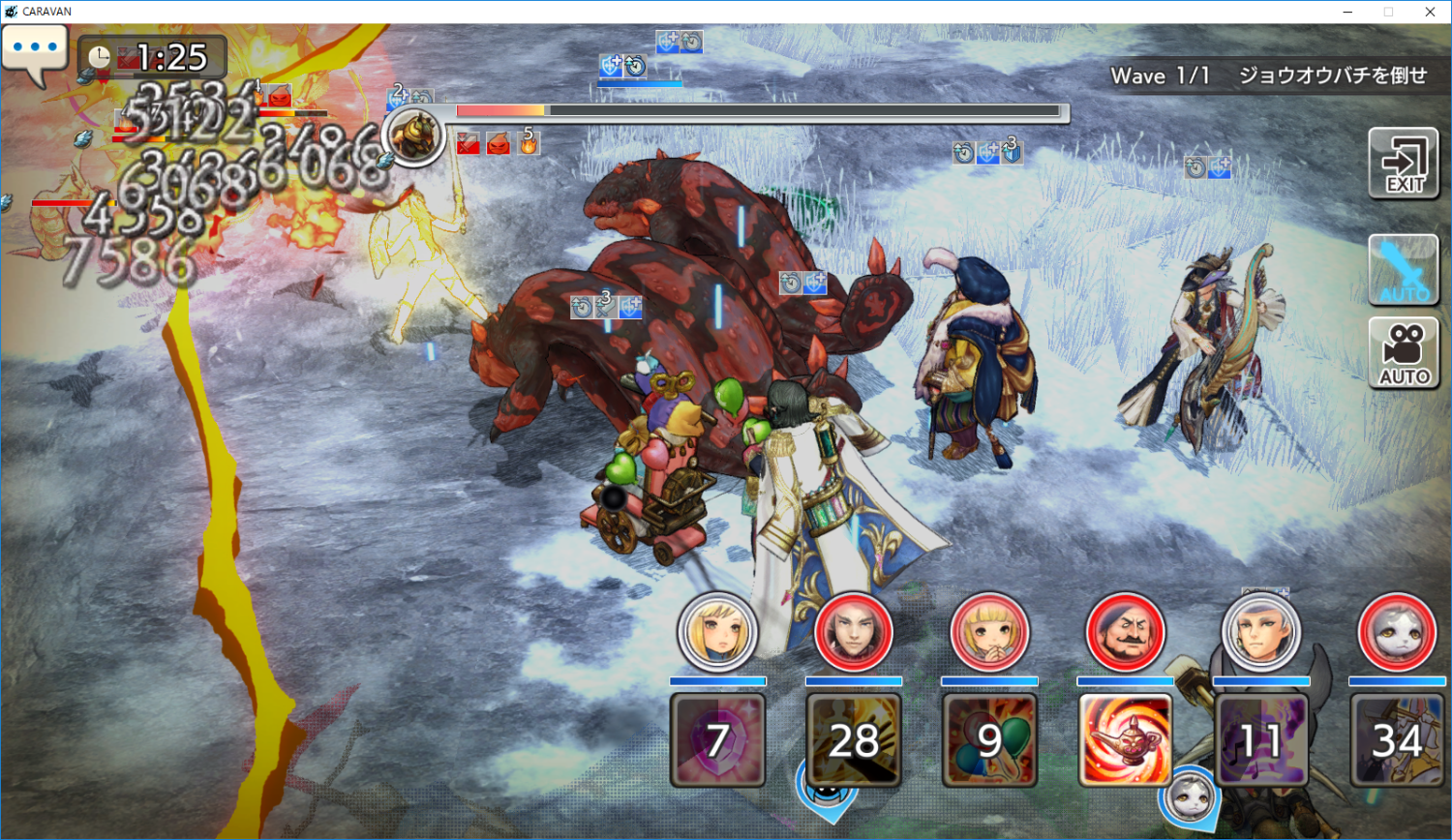Select the white cat portrait
Image resolution: width=1452 pixels, height=840 pixels.
(1397, 632)
